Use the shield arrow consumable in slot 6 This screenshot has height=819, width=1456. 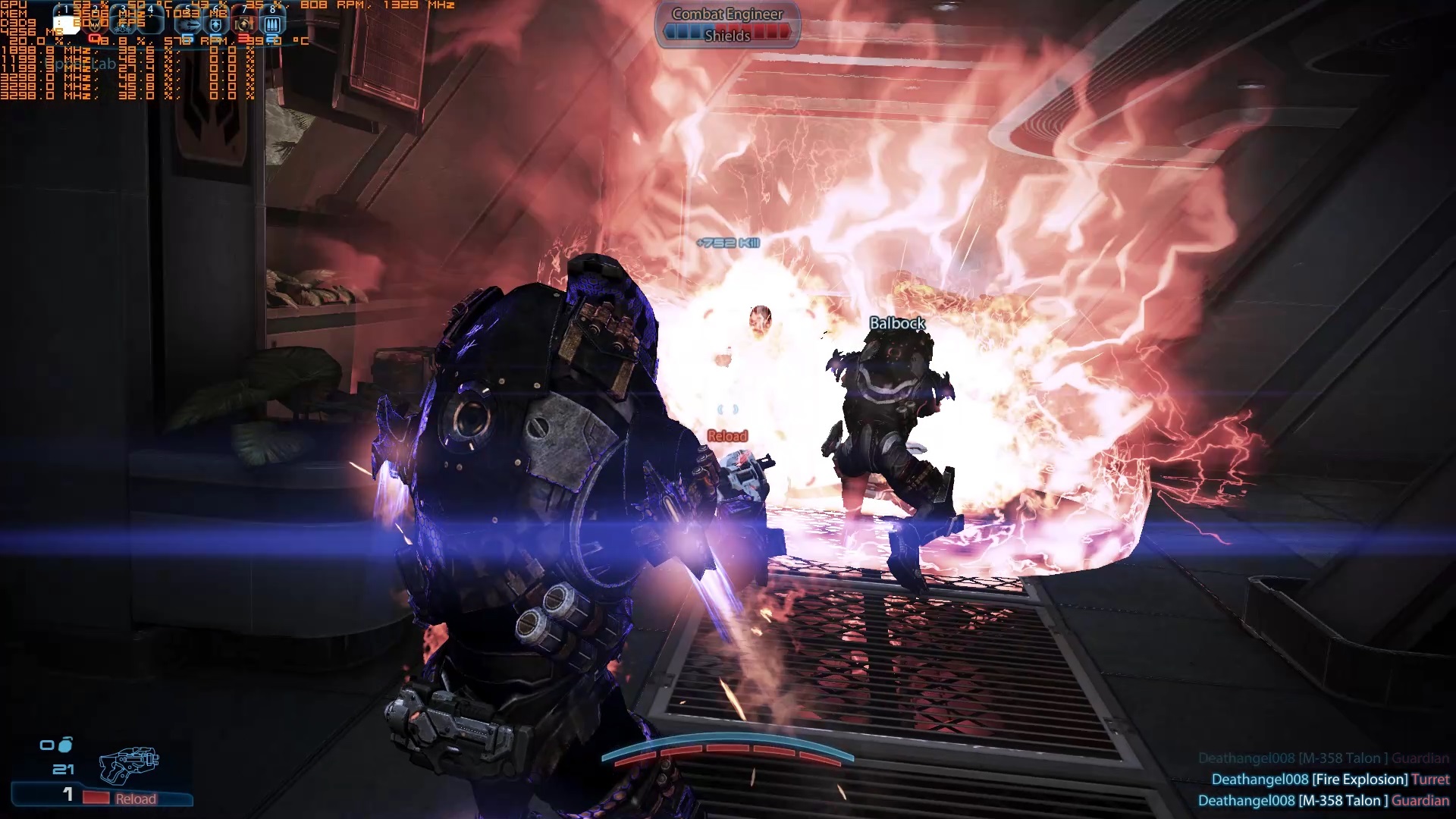(216, 24)
